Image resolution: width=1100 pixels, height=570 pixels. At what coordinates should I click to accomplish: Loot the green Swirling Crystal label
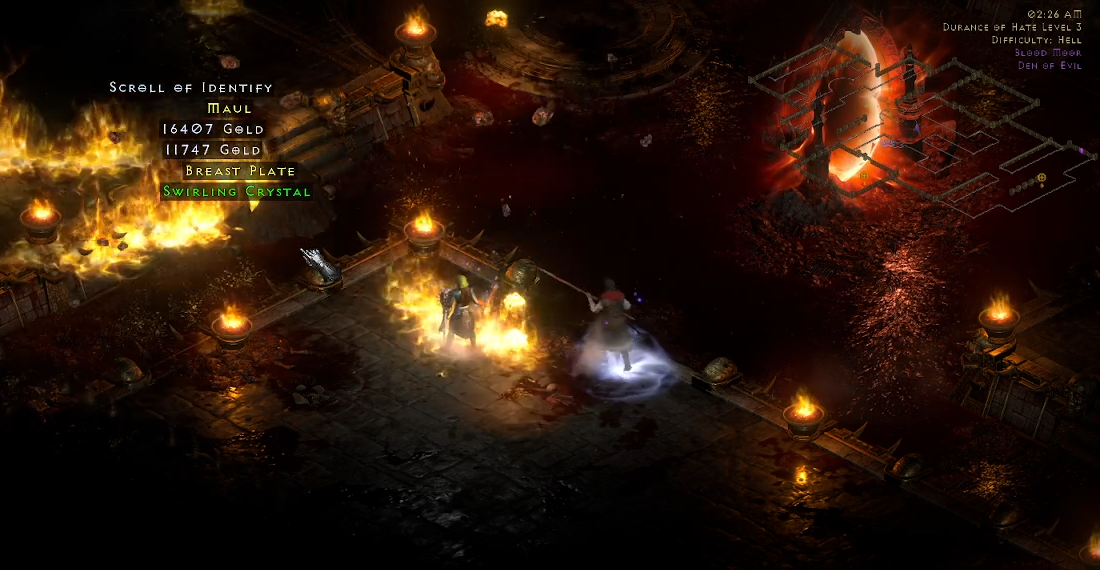[x=237, y=191]
